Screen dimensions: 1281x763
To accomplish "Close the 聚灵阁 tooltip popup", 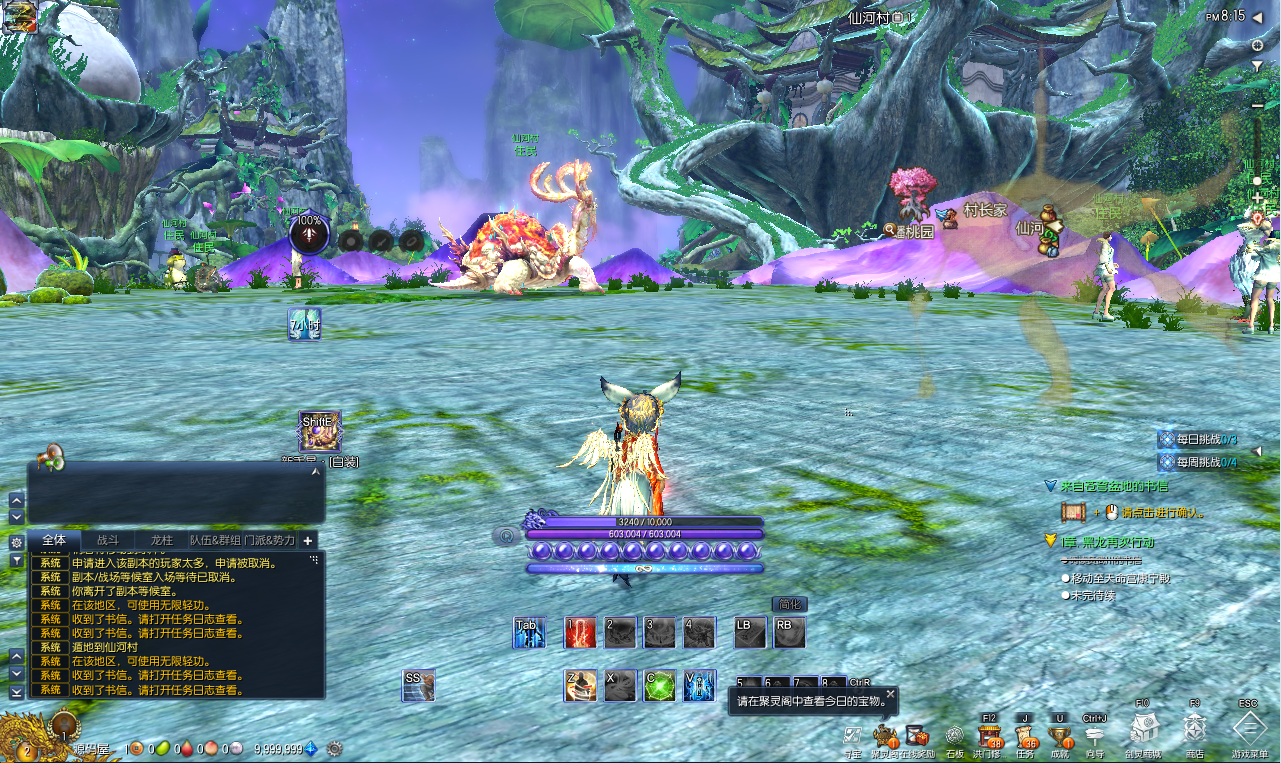I will (x=890, y=693).
